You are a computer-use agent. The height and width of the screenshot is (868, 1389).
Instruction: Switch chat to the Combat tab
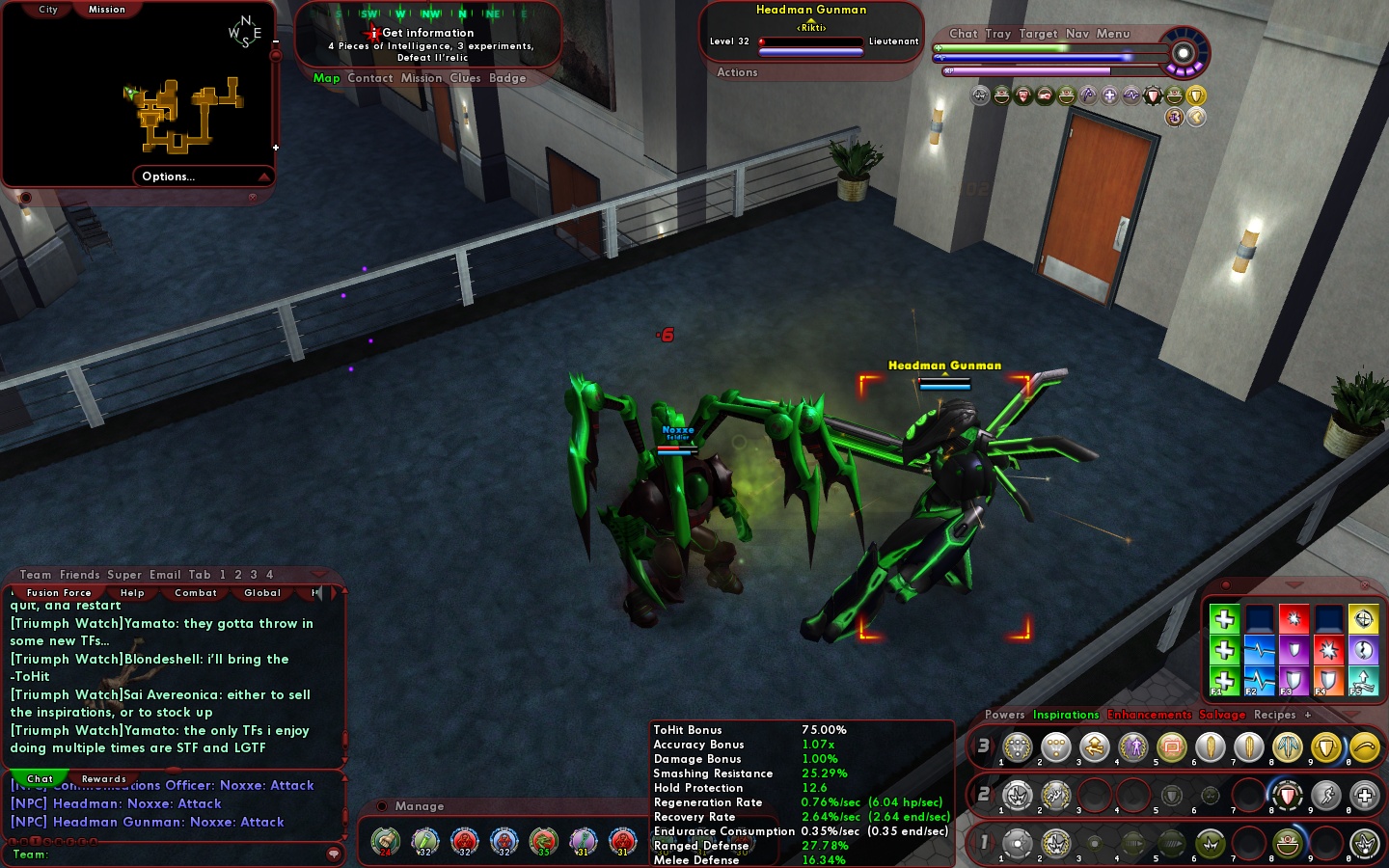196,593
